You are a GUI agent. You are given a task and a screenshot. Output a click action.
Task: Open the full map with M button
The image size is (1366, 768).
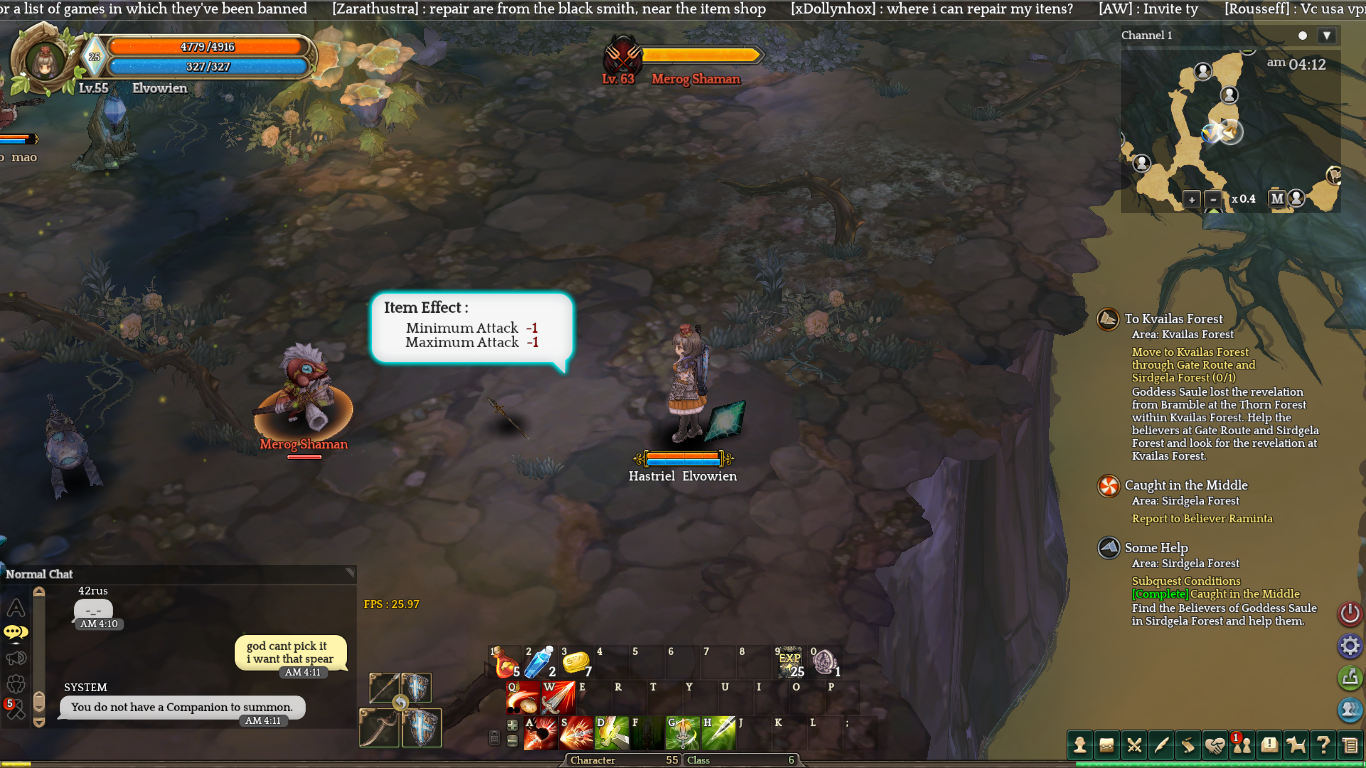[x=1277, y=198]
